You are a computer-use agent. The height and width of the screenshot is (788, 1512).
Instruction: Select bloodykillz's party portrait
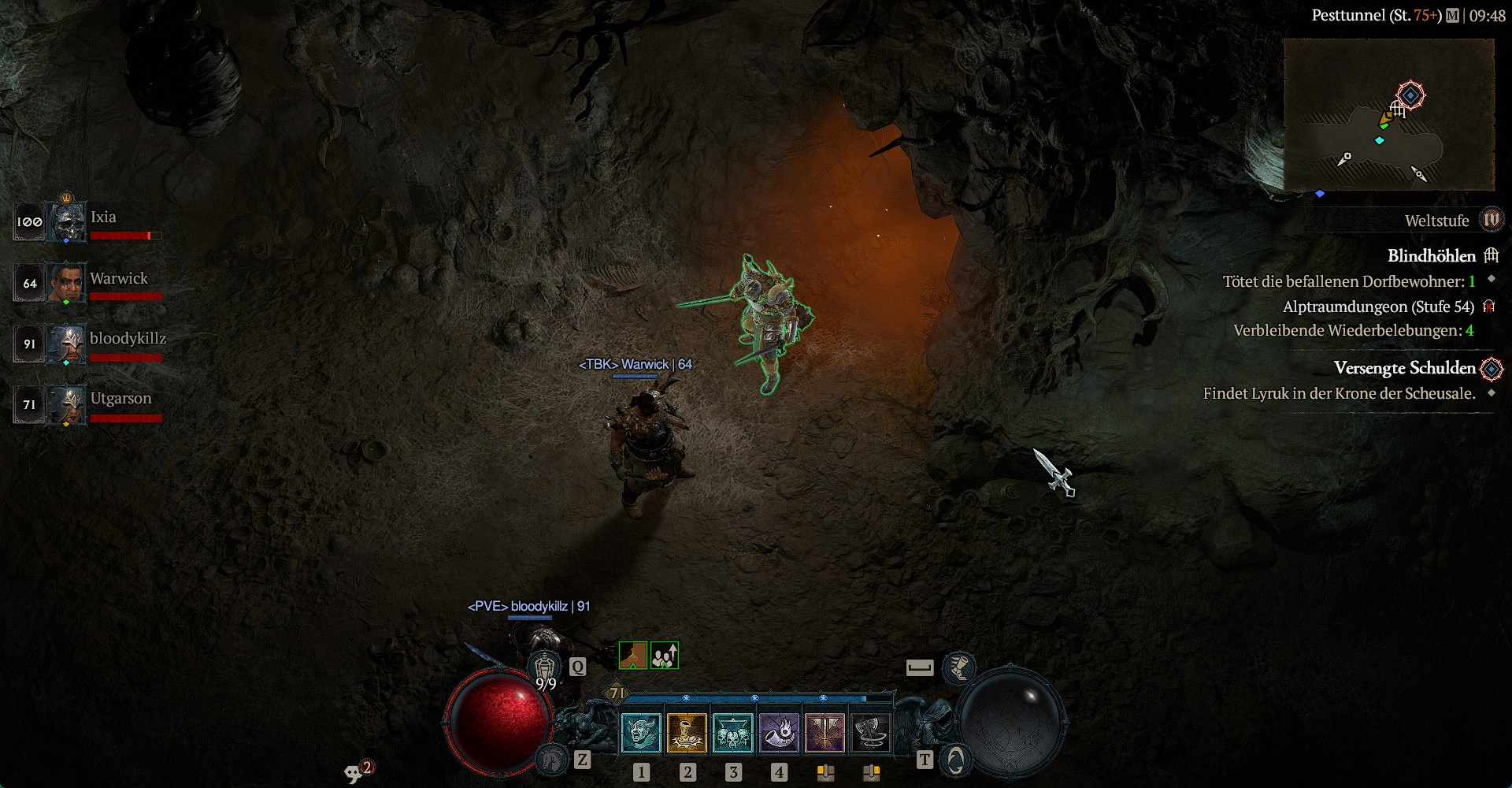click(x=67, y=344)
